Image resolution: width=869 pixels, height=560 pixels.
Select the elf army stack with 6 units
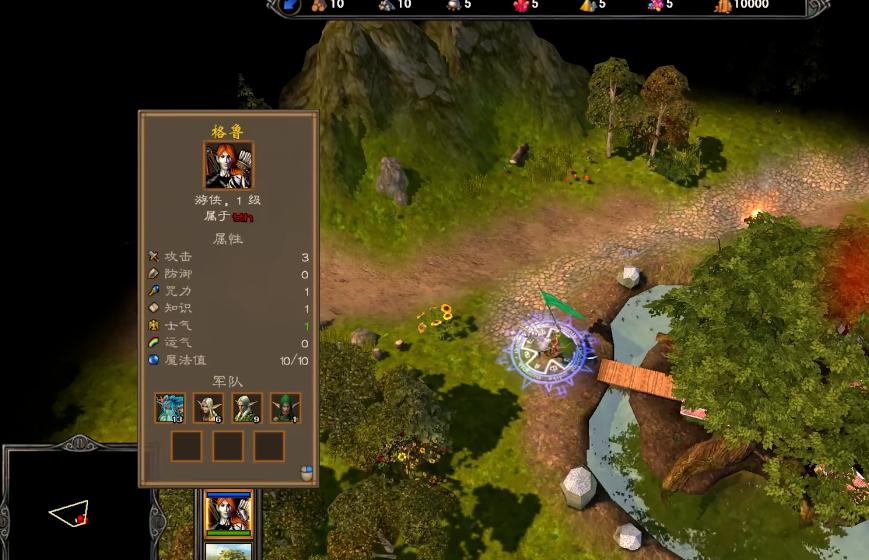tap(208, 407)
